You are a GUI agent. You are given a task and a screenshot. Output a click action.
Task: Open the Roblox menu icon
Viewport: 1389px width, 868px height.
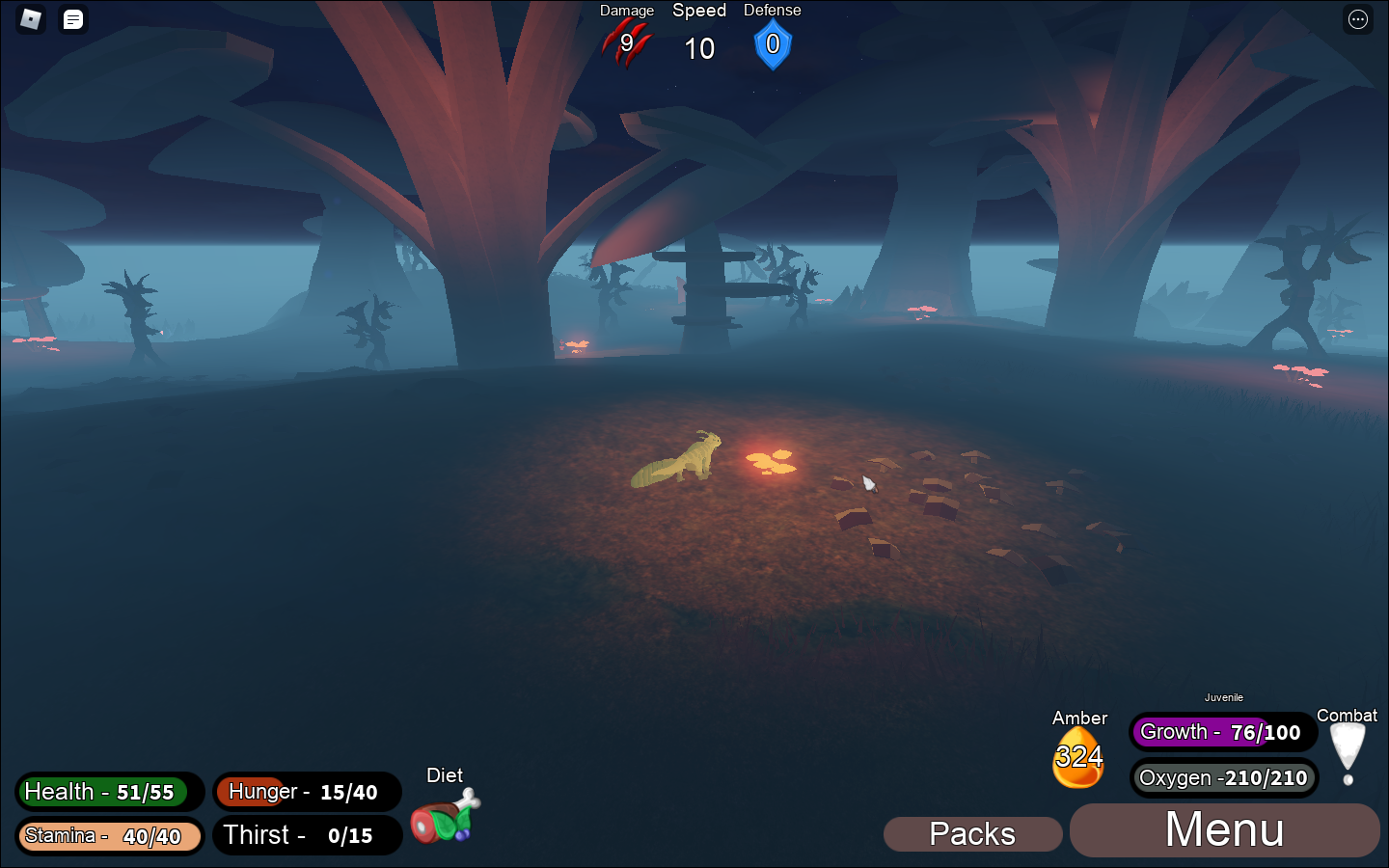tap(30, 19)
